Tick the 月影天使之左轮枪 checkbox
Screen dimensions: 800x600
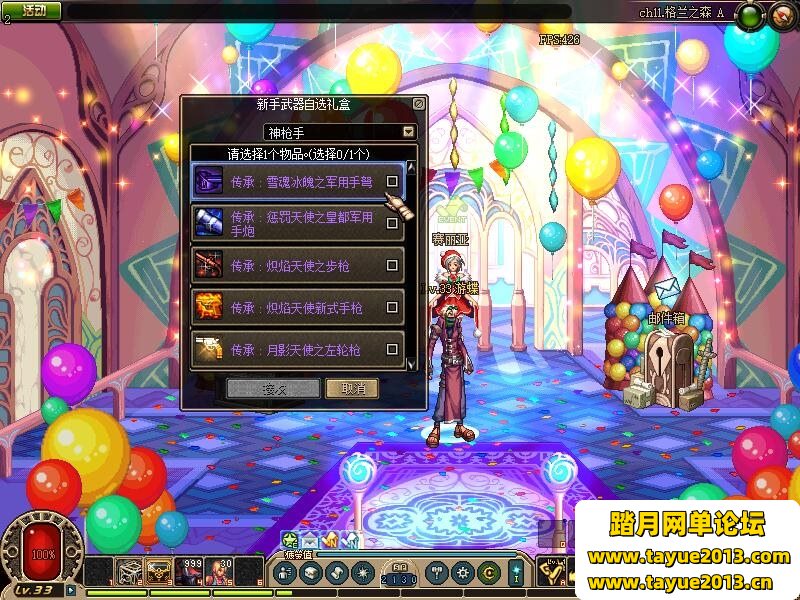tap(393, 350)
